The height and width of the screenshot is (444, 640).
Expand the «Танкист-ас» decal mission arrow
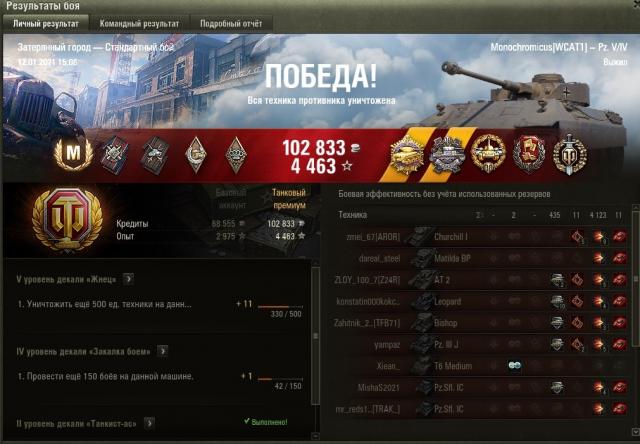[147, 424]
